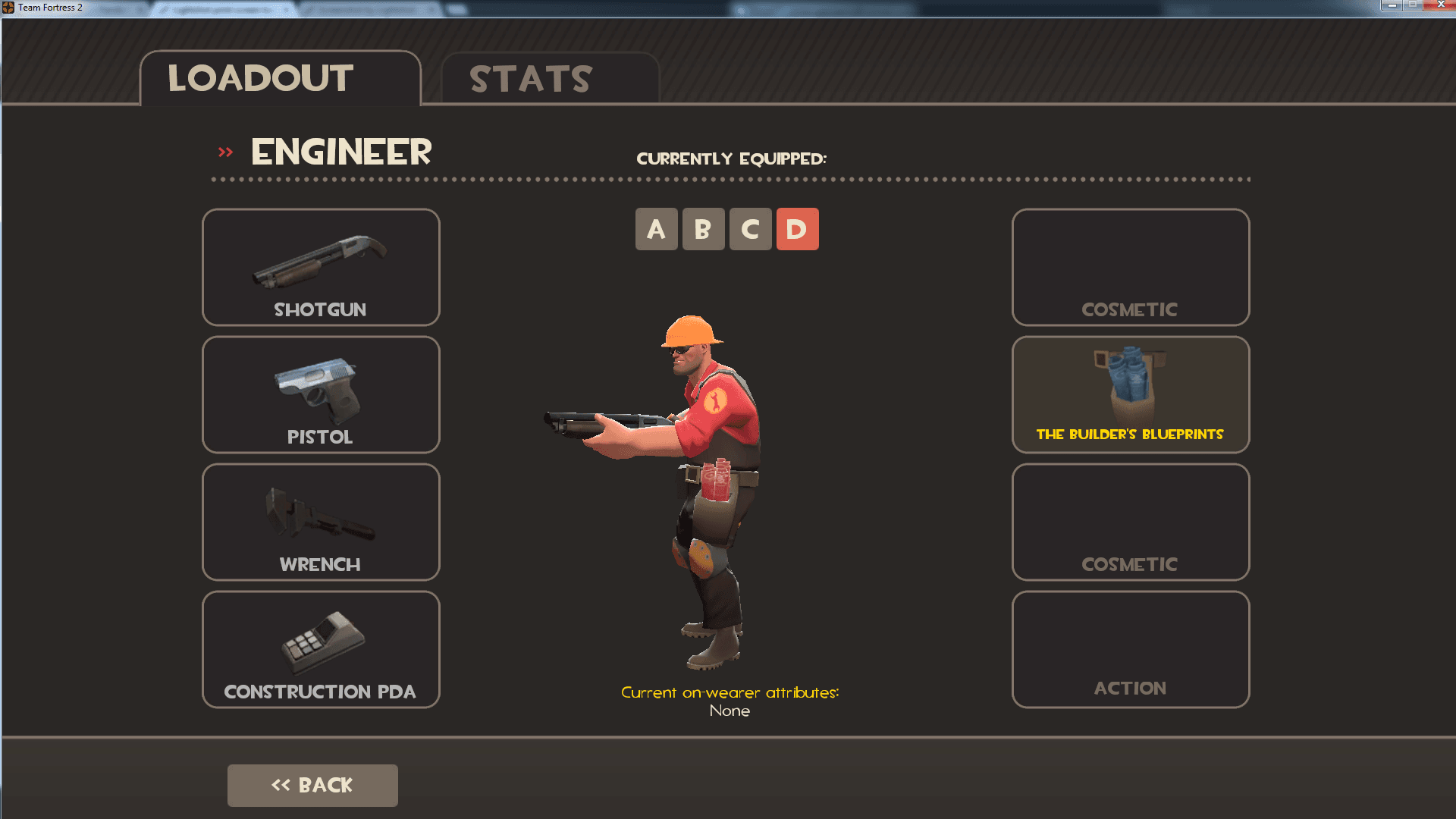
Task: Open the Construction PDA slot
Action: (x=320, y=649)
